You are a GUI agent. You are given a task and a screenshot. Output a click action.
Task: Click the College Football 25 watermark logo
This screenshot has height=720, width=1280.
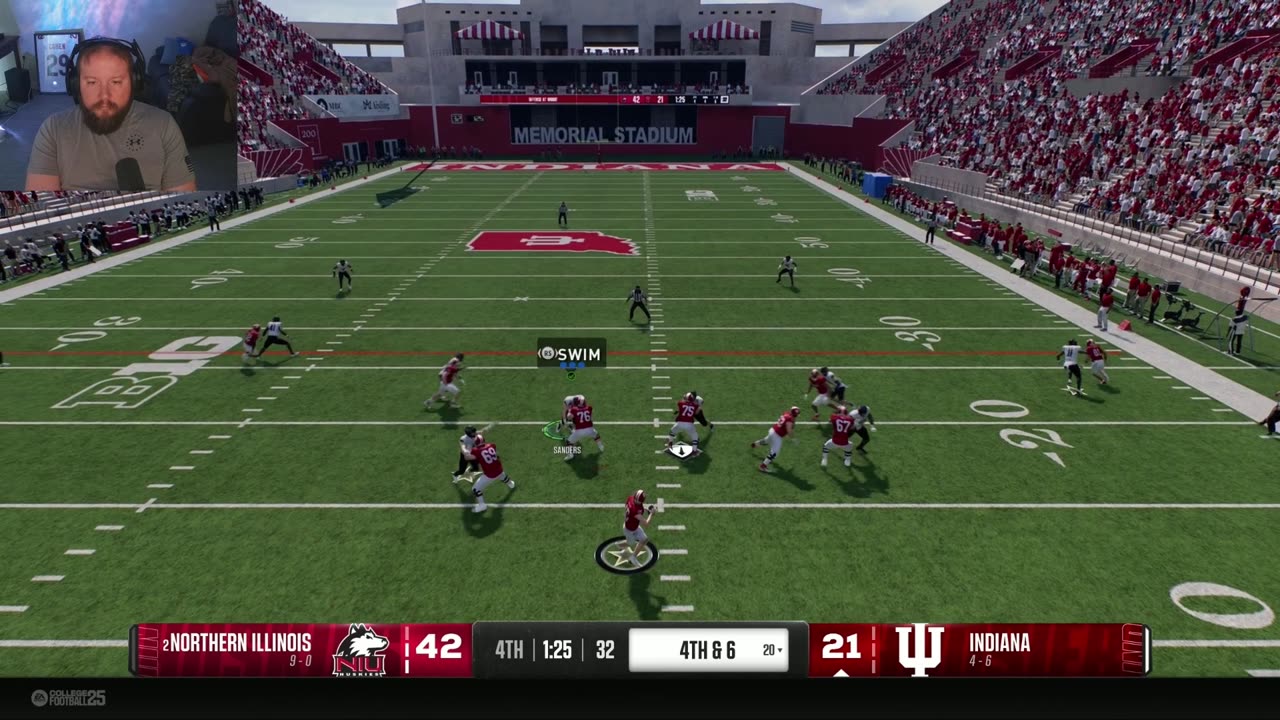[68, 698]
